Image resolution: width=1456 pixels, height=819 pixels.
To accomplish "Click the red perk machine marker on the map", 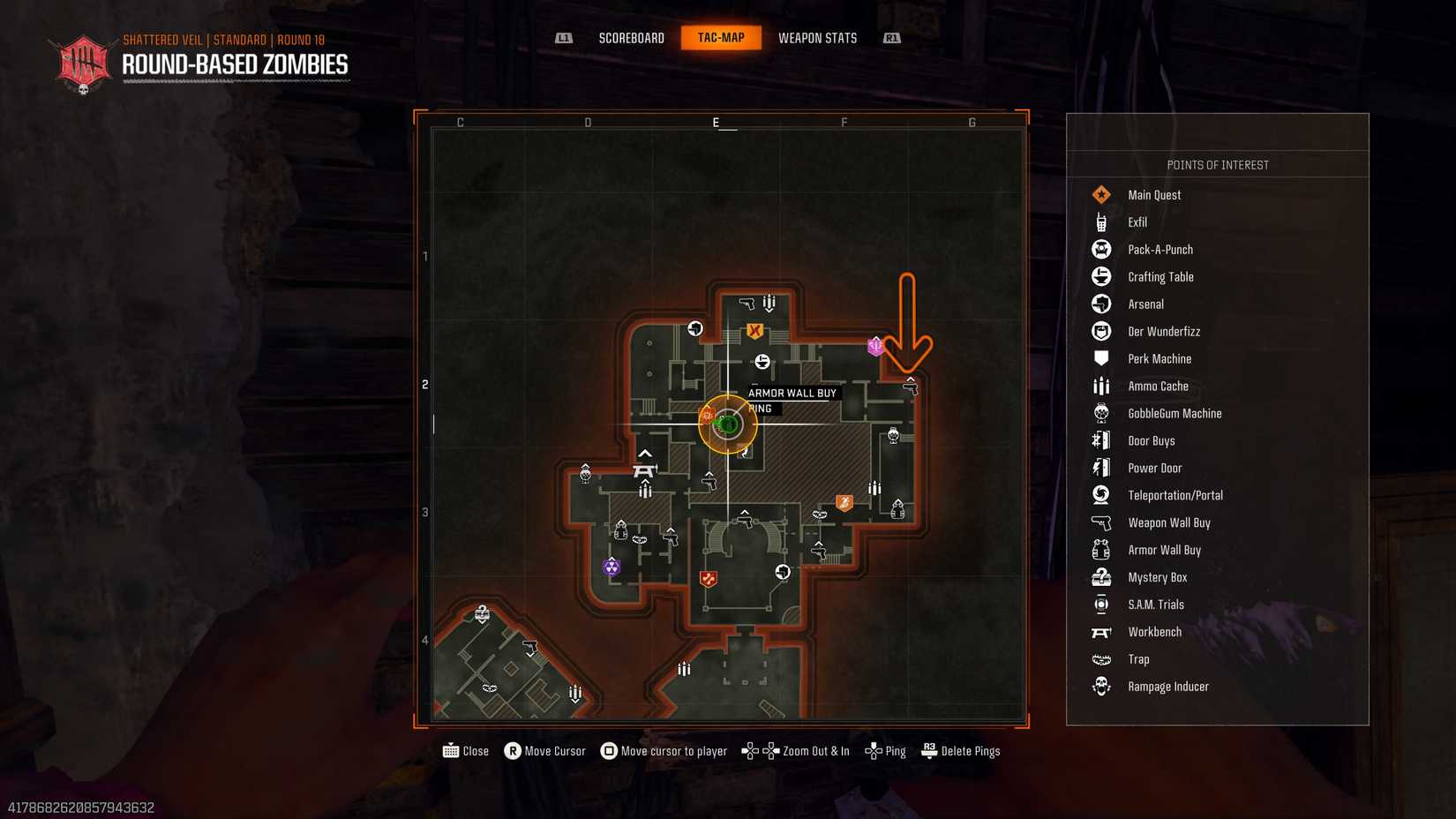I will (x=709, y=579).
